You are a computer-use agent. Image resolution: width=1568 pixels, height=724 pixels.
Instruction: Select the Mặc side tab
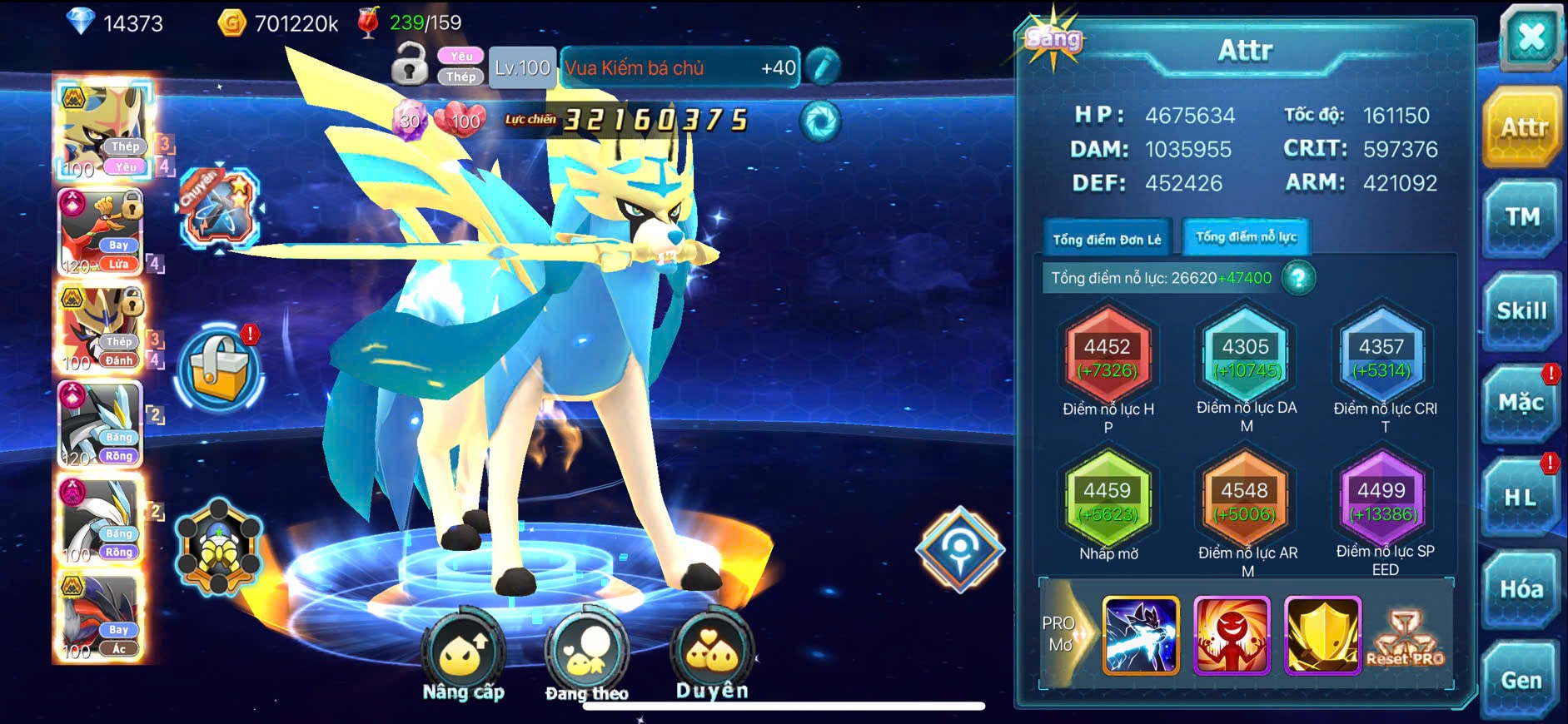pyautogui.click(x=1521, y=404)
